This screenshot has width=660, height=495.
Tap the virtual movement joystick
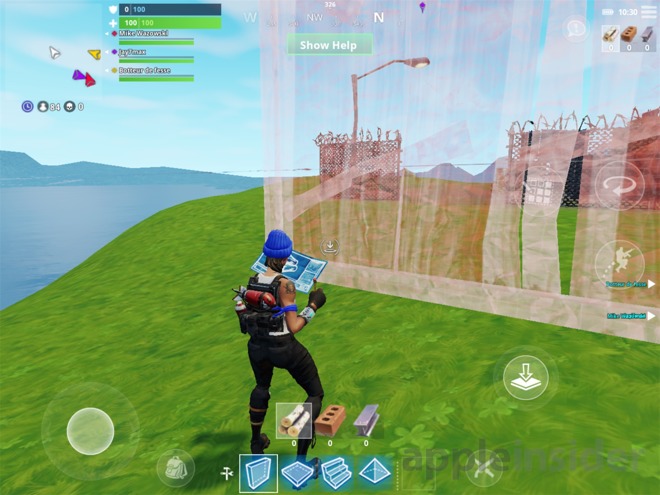(x=90, y=432)
